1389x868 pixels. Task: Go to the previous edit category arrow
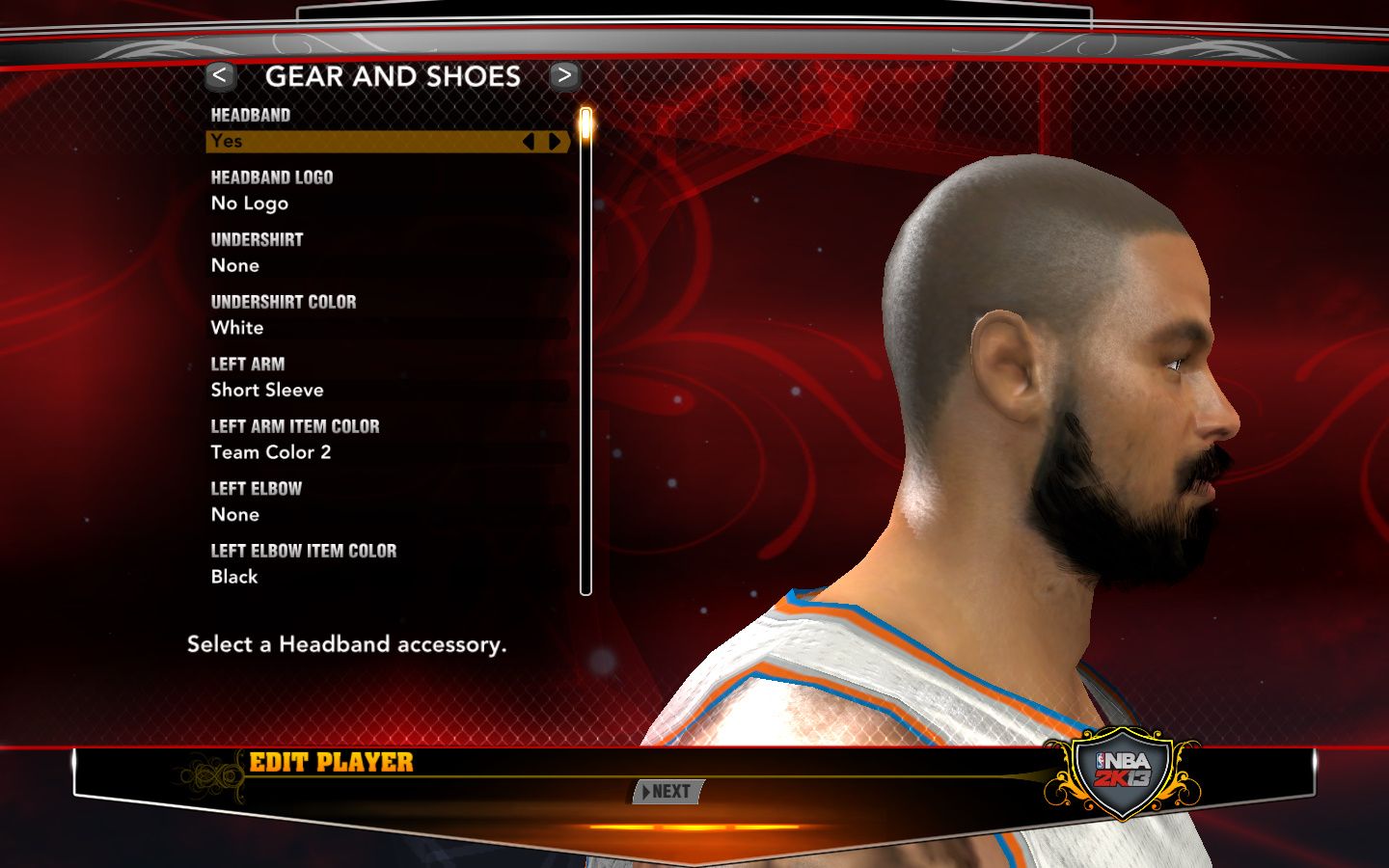tap(220, 75)
